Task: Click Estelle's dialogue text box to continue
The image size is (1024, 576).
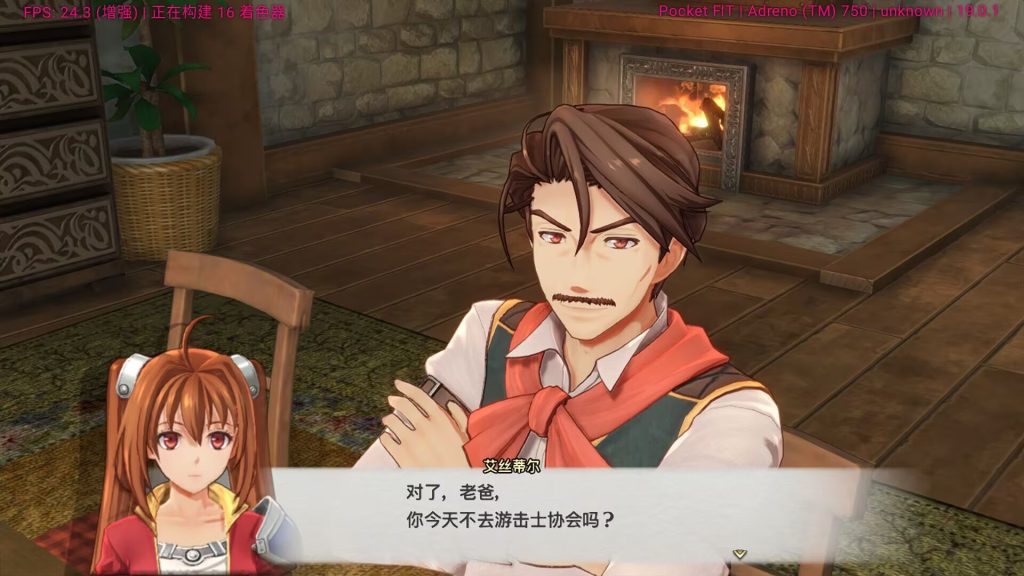Action: (560, 510)
